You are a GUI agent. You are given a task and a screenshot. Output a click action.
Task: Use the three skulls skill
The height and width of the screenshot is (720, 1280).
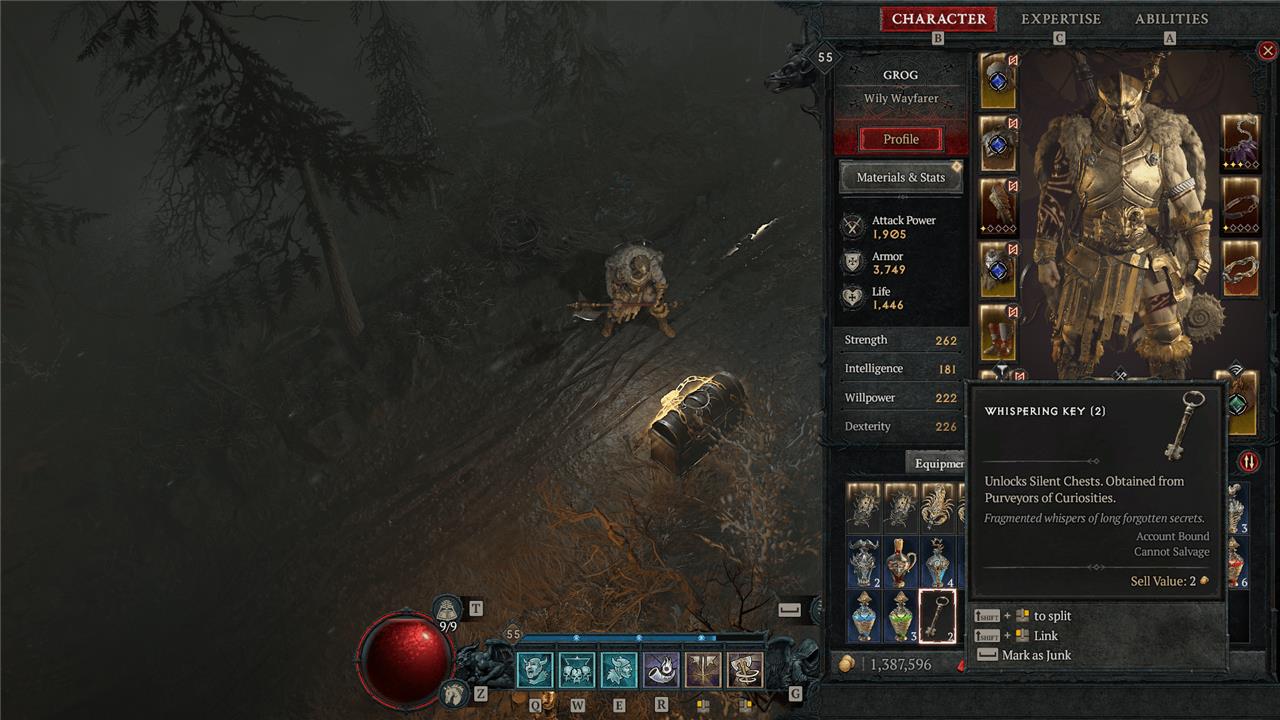(x=578, y=670)
